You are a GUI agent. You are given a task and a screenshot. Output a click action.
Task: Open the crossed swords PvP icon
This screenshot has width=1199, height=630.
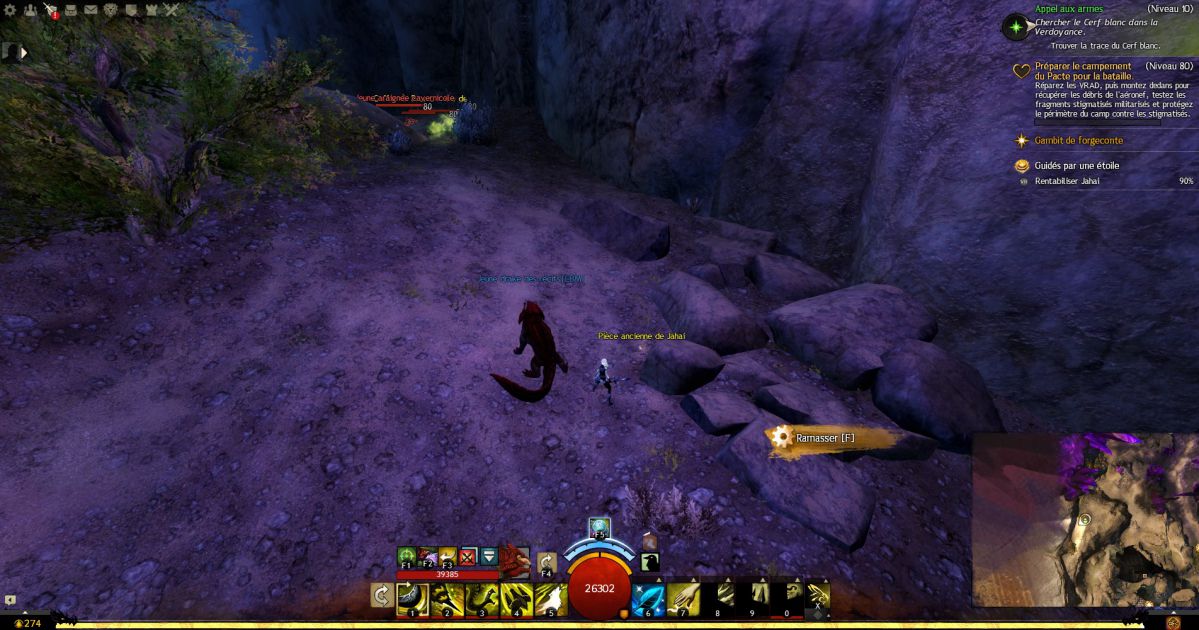pos(172,10)
